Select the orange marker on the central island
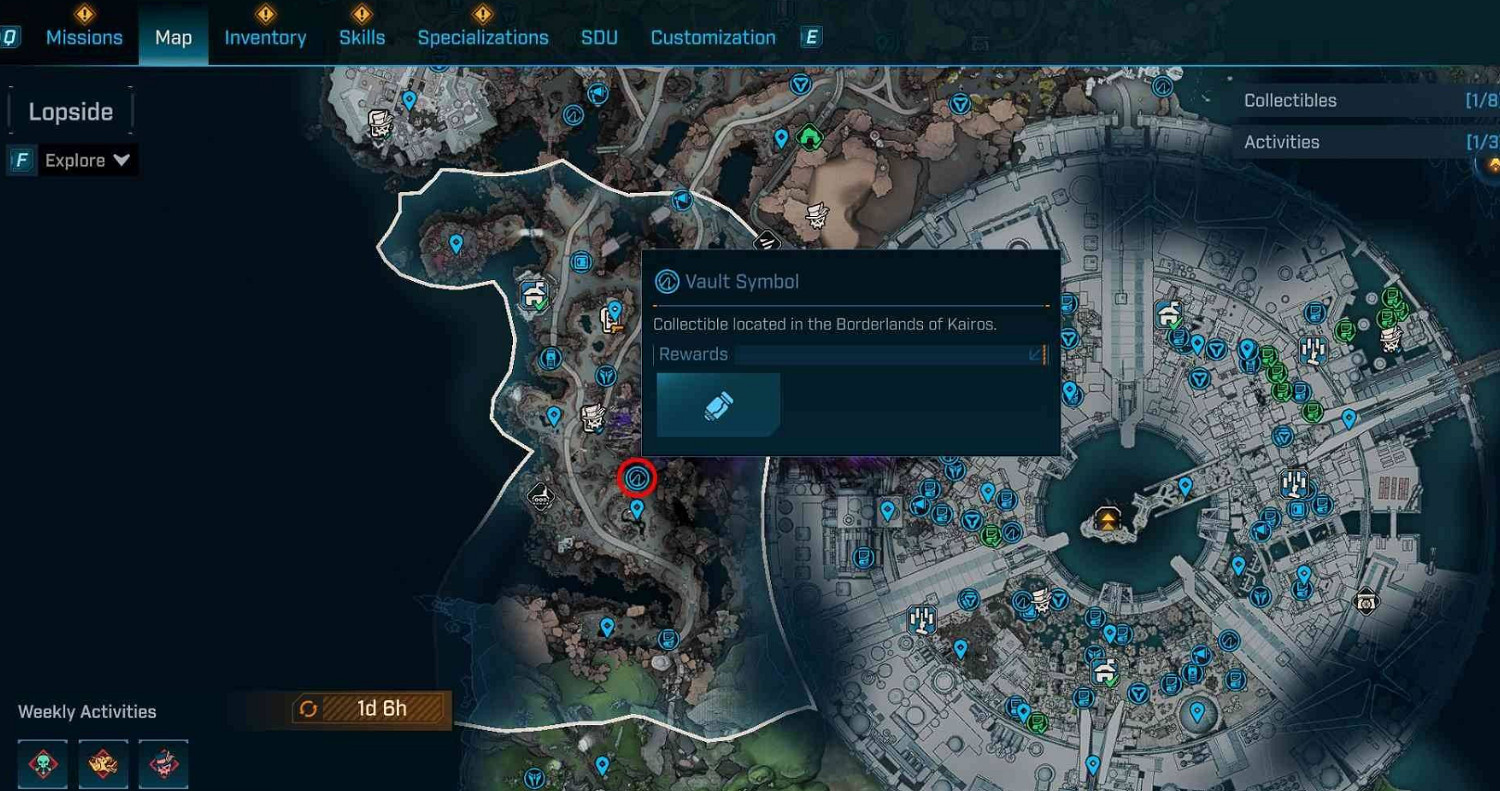This screenshot has width=1500, height=791. 1107,519
